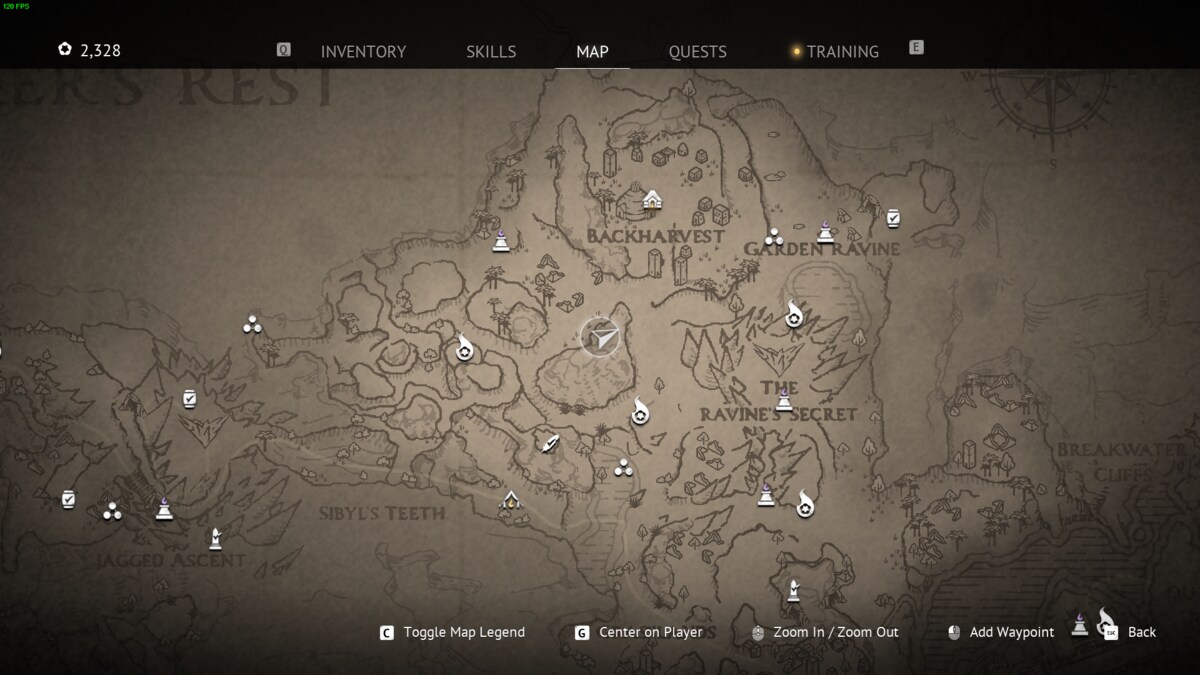Image resolution: width=1200 pixels, height=675 pixels.
Task: Click the player arrow marker
Action: (x=599, y=338)
